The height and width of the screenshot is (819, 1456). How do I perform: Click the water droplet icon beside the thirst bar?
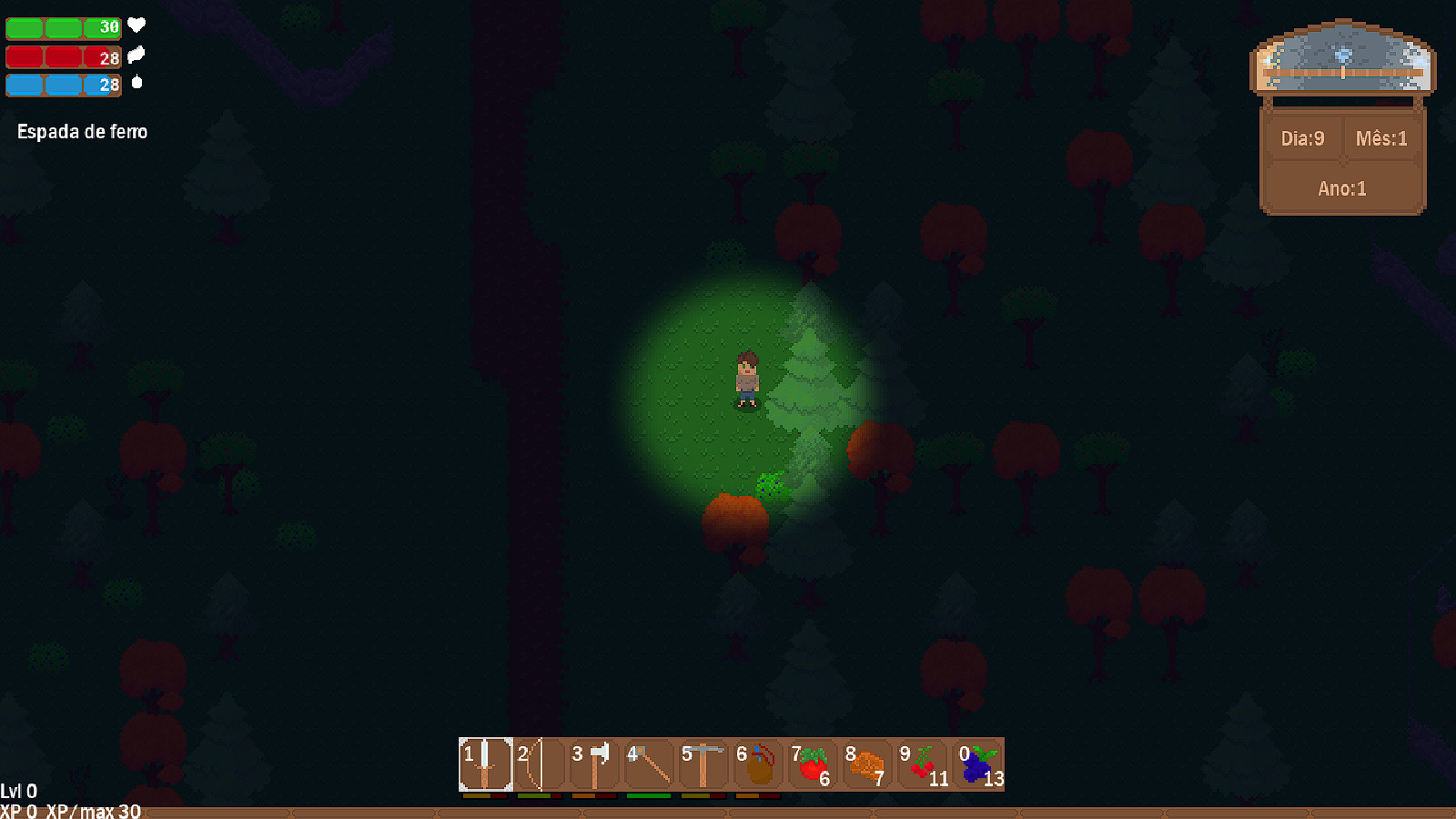click(136, 85)
